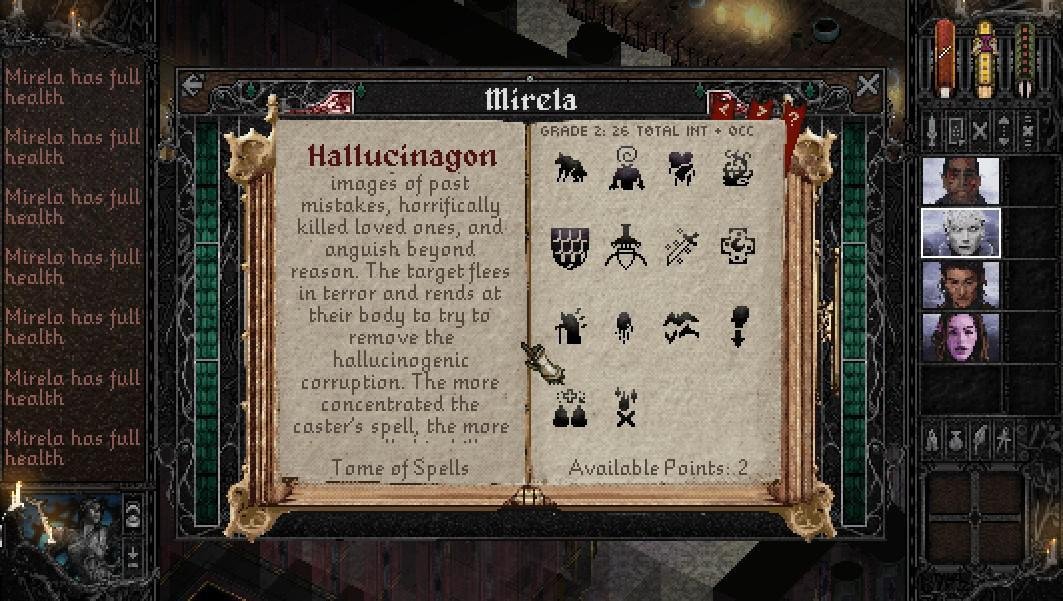The image size is (1063, 601).
Task: Select the wolf beast spell icon
Action: (x=572, y=170)
